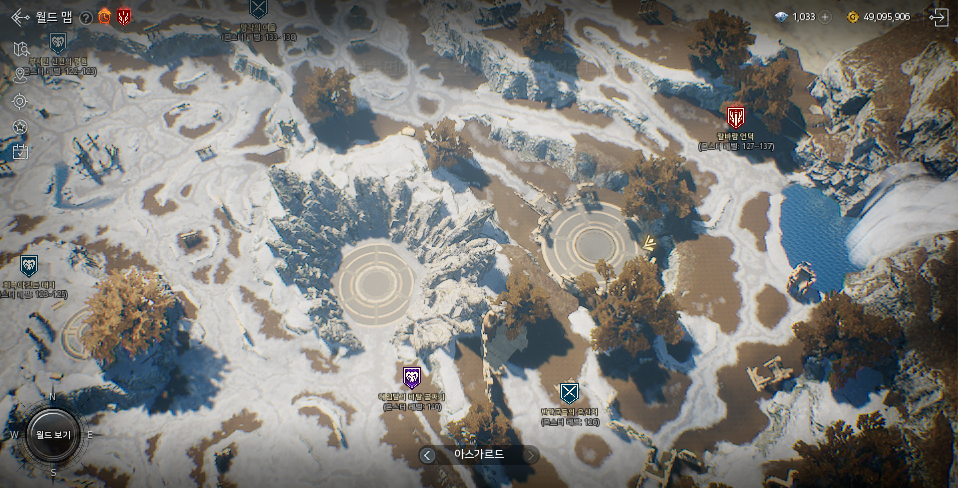
Task: Click the 월드 보기 compass button
Action: click(52, 435)
